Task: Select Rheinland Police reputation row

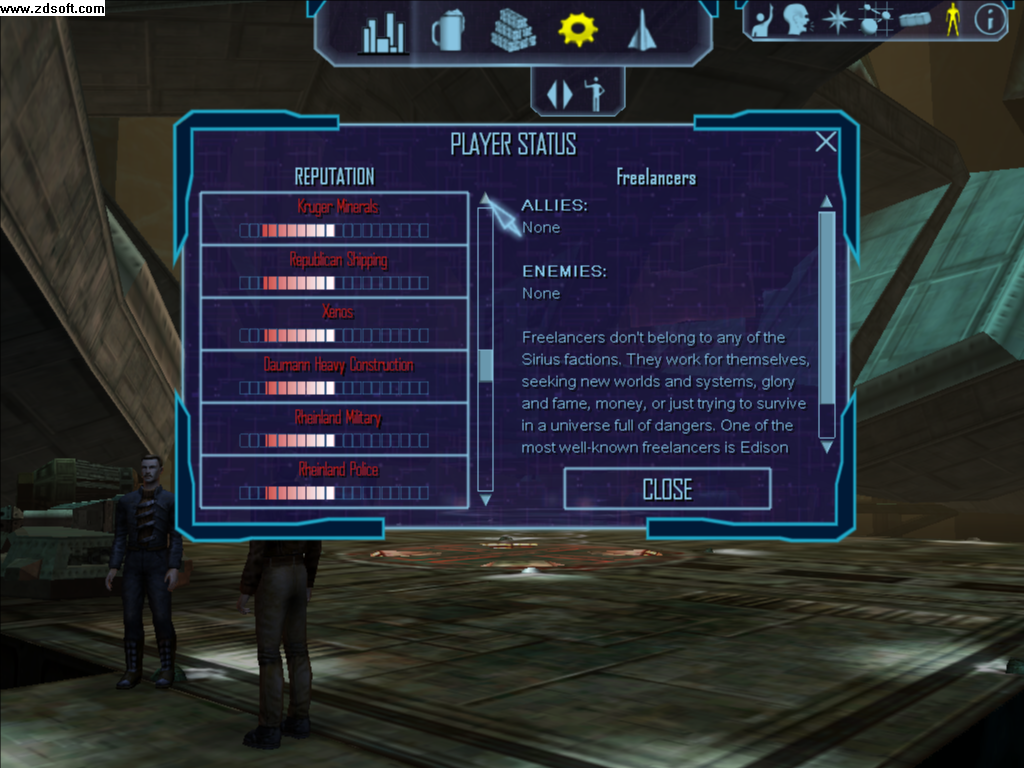Action: [x=335, y=480]
